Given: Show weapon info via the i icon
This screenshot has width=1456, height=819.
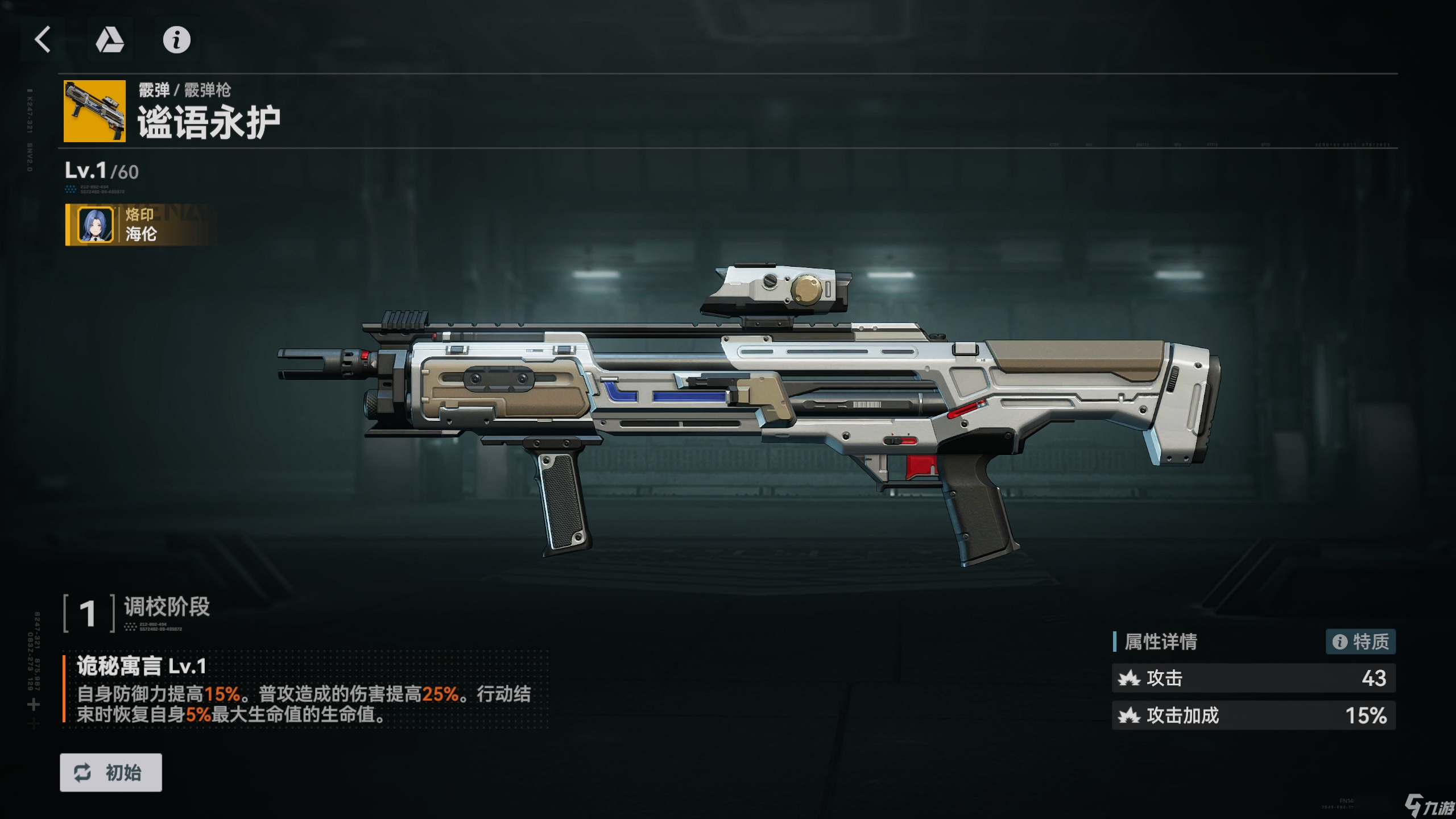Looking at the screenshot, I should tap(176, 40).
